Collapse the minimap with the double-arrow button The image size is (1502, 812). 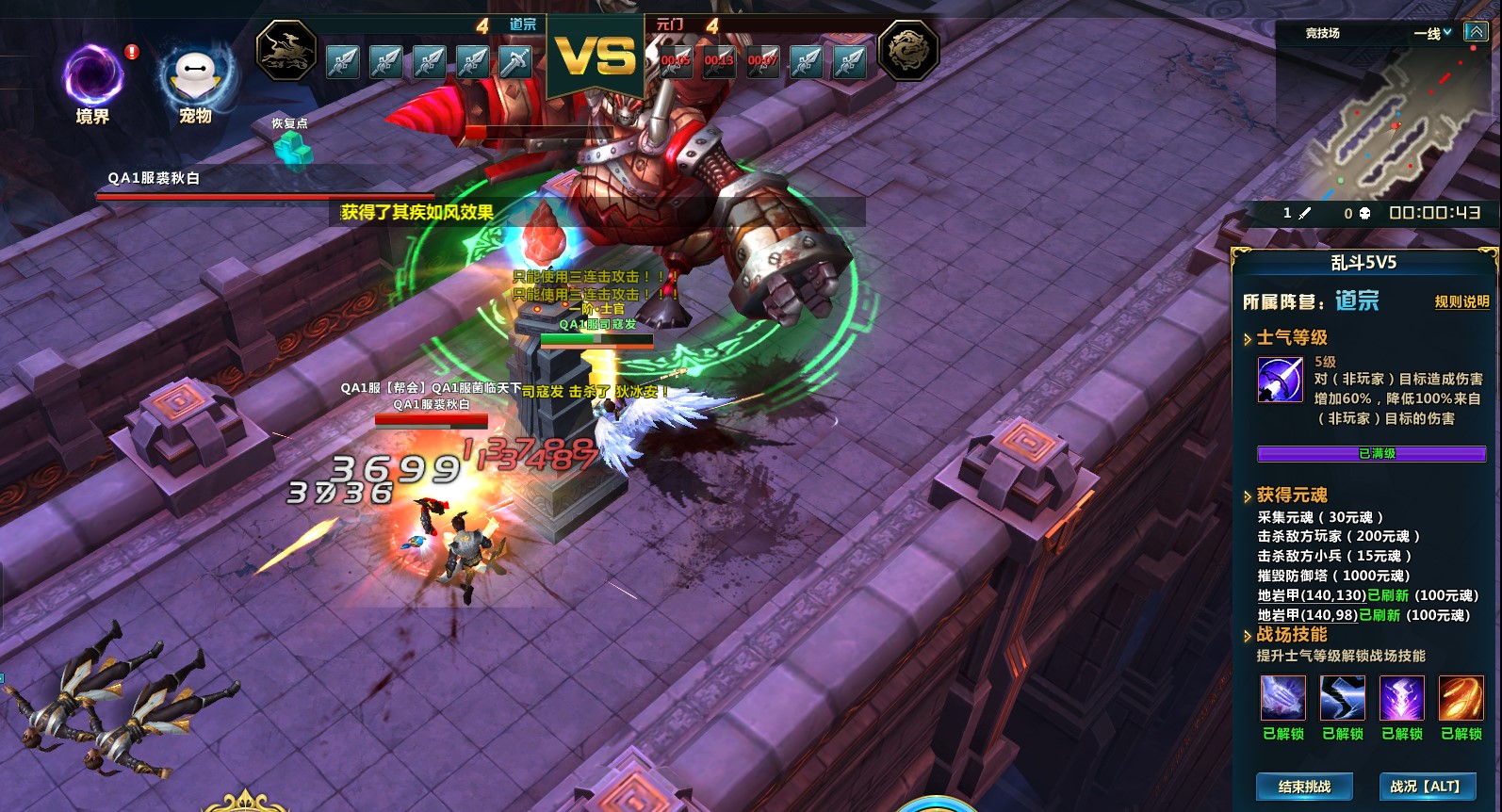[1475, 32]
